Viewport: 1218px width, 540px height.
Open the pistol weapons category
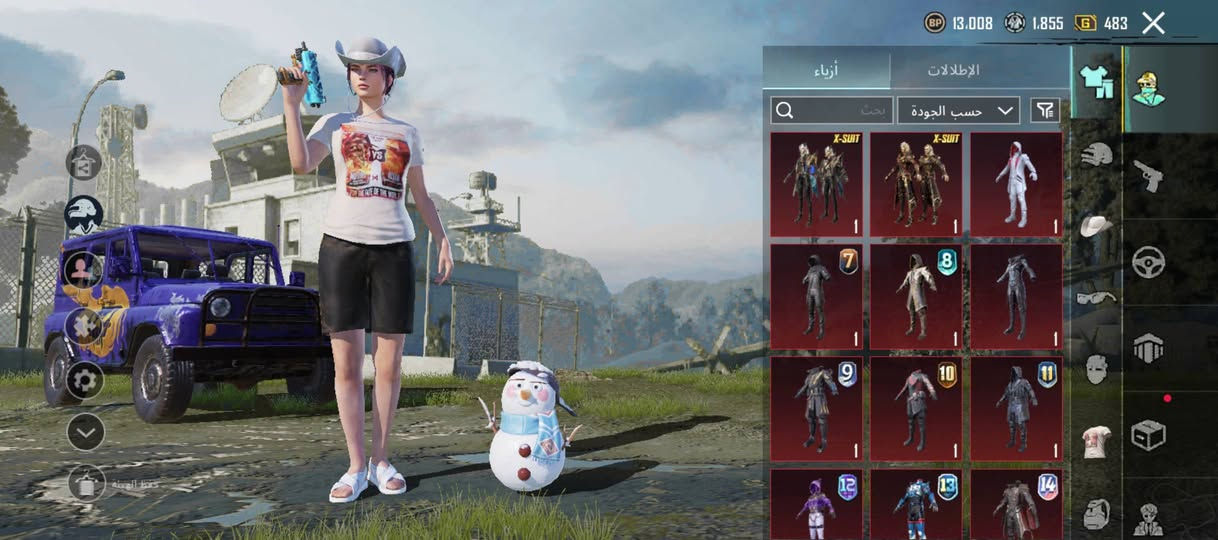point(1148,176)
